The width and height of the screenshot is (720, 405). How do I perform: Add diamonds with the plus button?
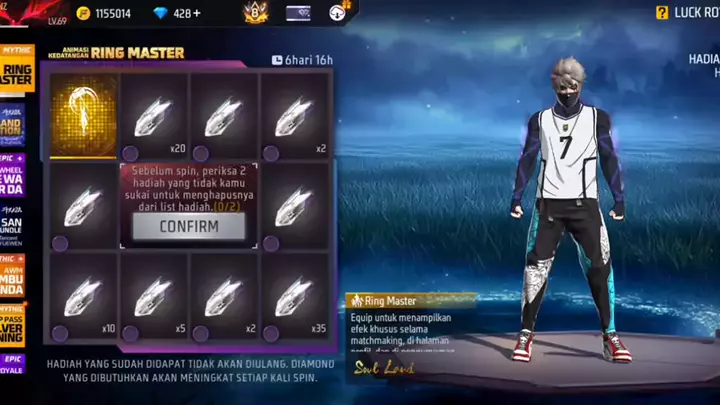pyautogui.click(x=196, y=13)
